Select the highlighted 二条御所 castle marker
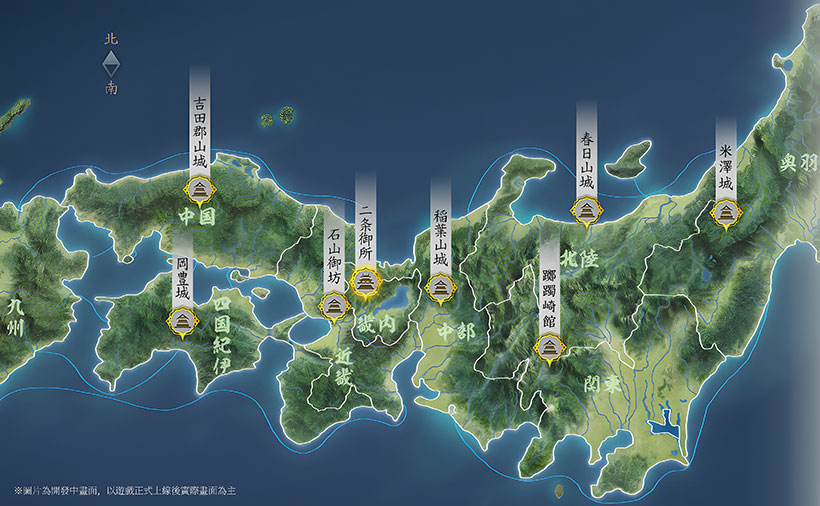Screen dimensions: 820x506 366,280
